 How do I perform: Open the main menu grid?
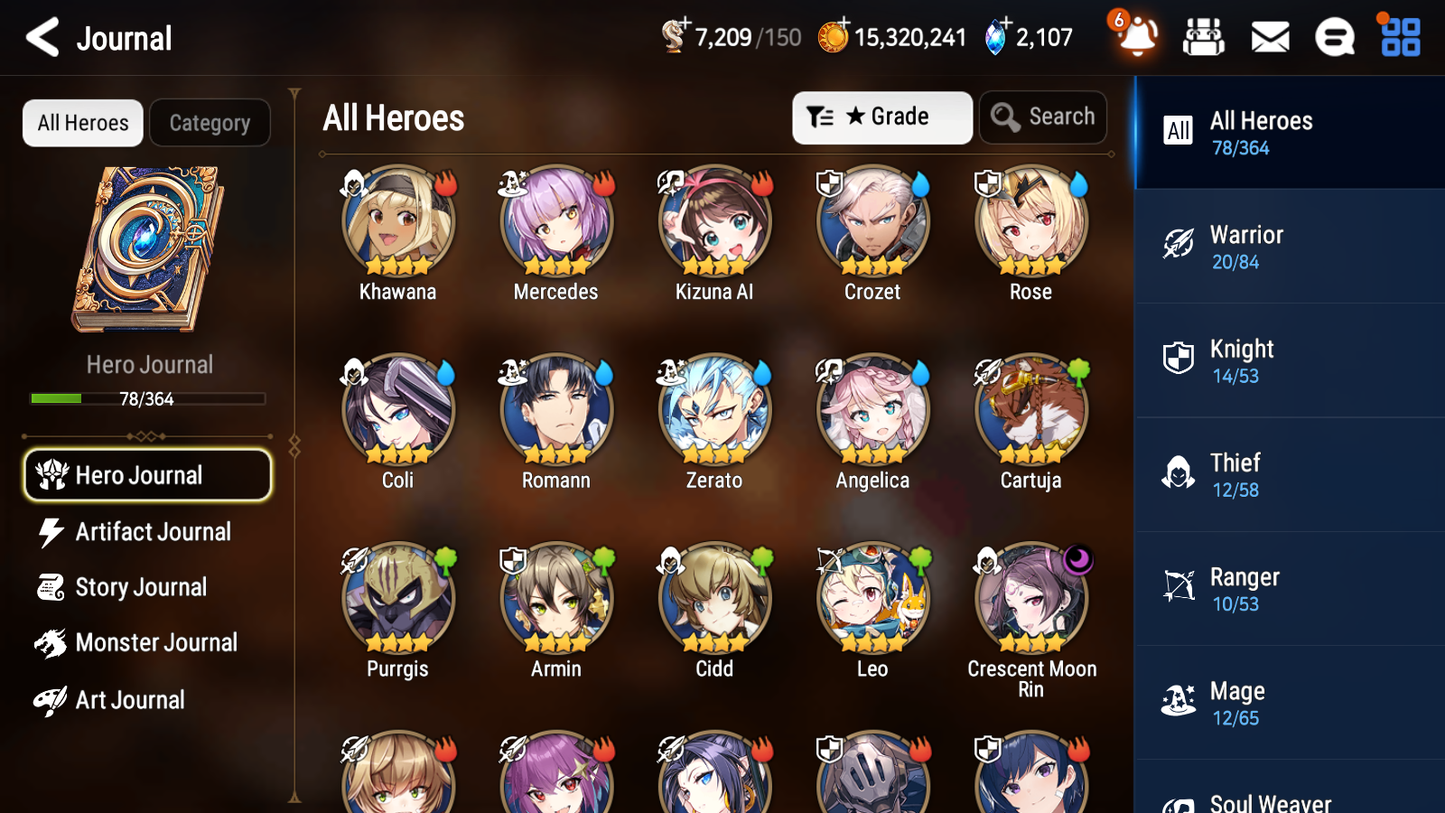coord(1398,36)
